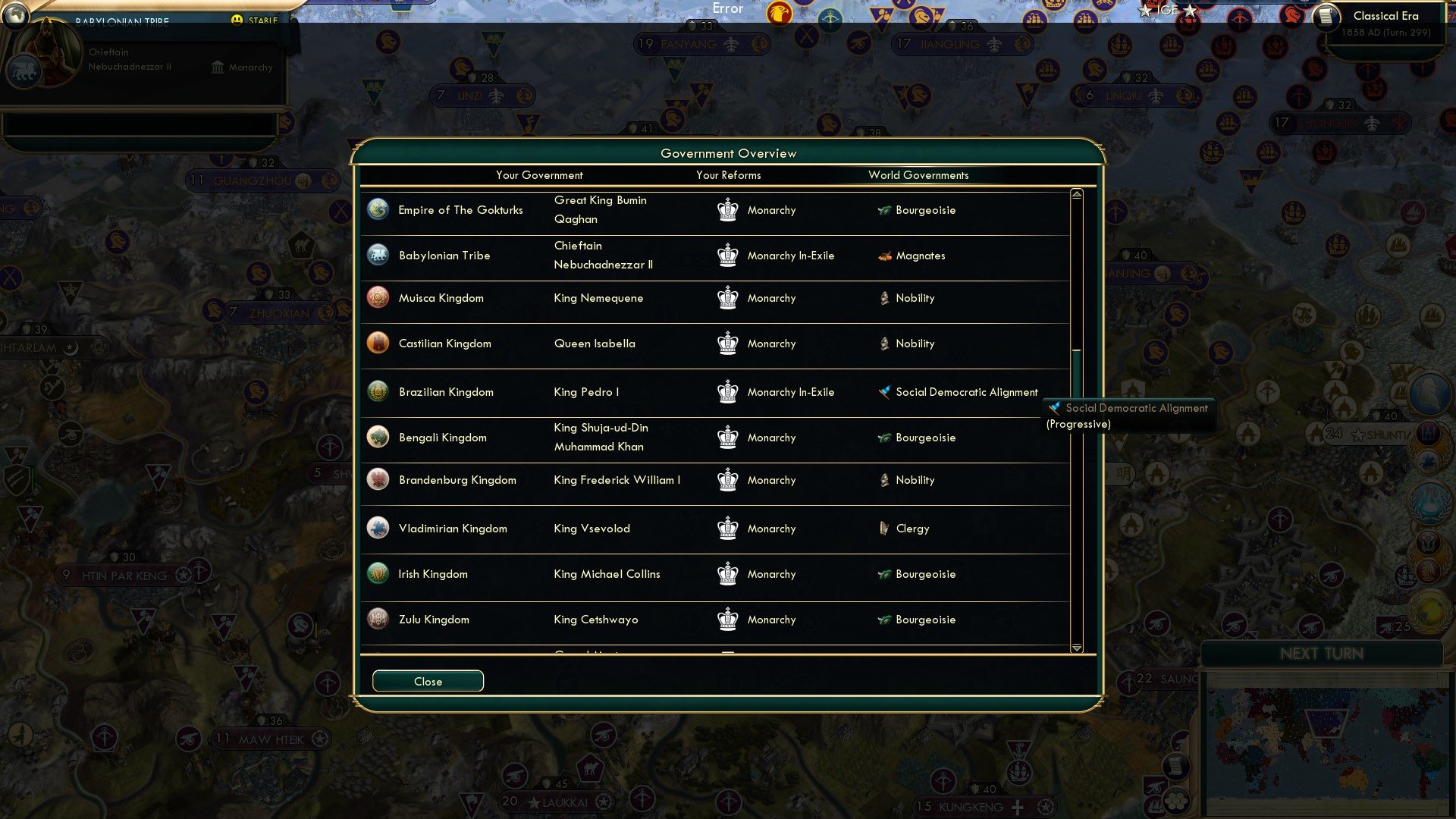
Task: Show the World Governments tab
Action: pos(918,175)
